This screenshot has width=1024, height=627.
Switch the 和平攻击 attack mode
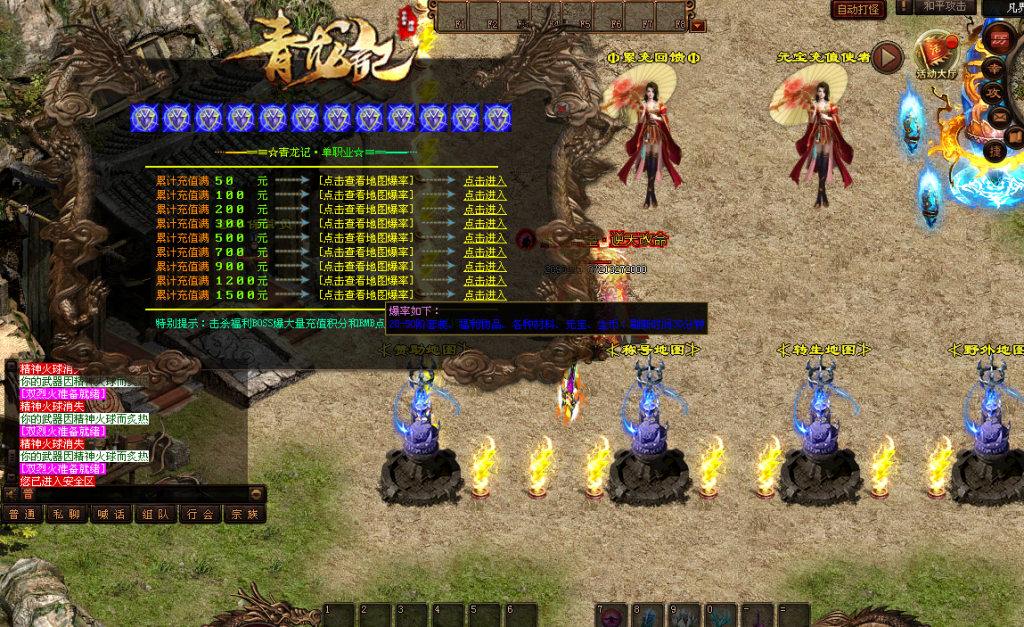(943, 7)
